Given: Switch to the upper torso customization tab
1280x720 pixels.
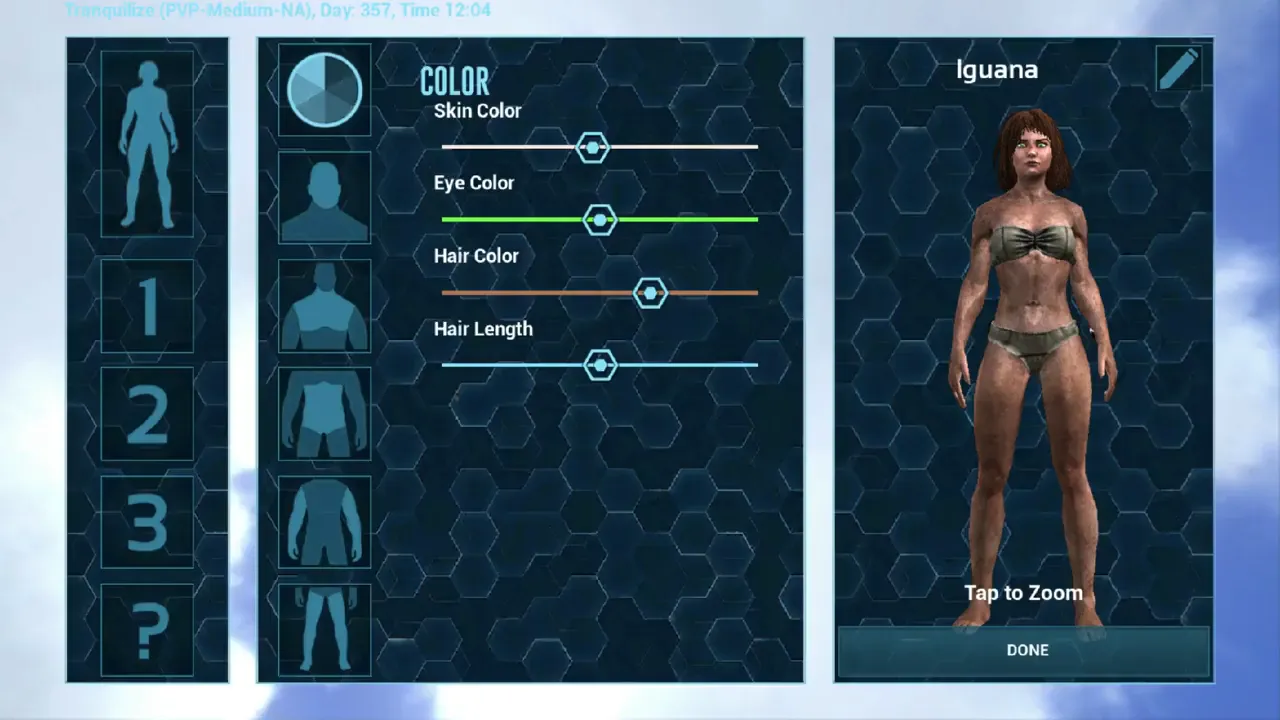Looking at the screenshot, I should (x=324, y=306).
